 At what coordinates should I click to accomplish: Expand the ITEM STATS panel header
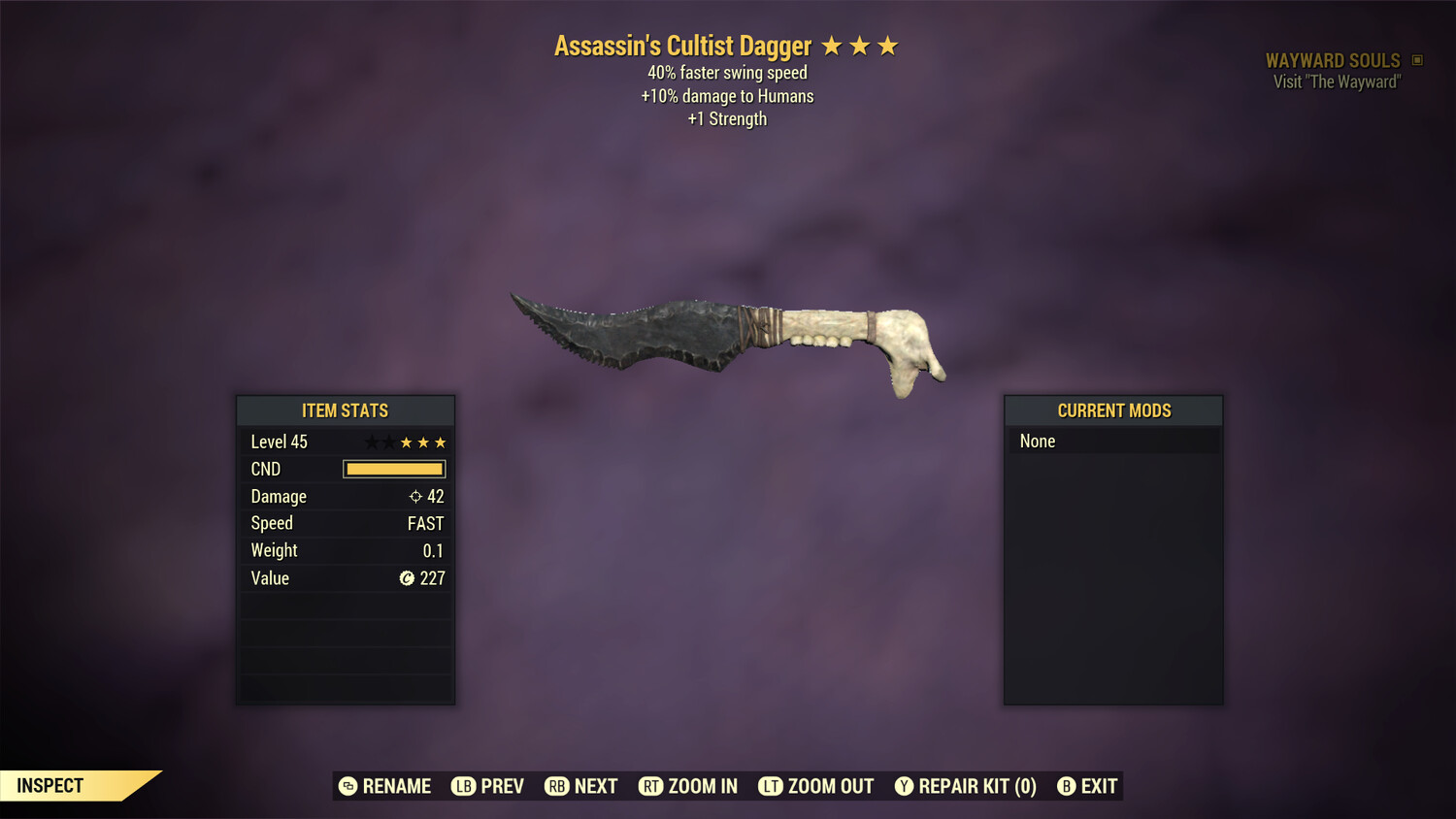tap(345, 410)
